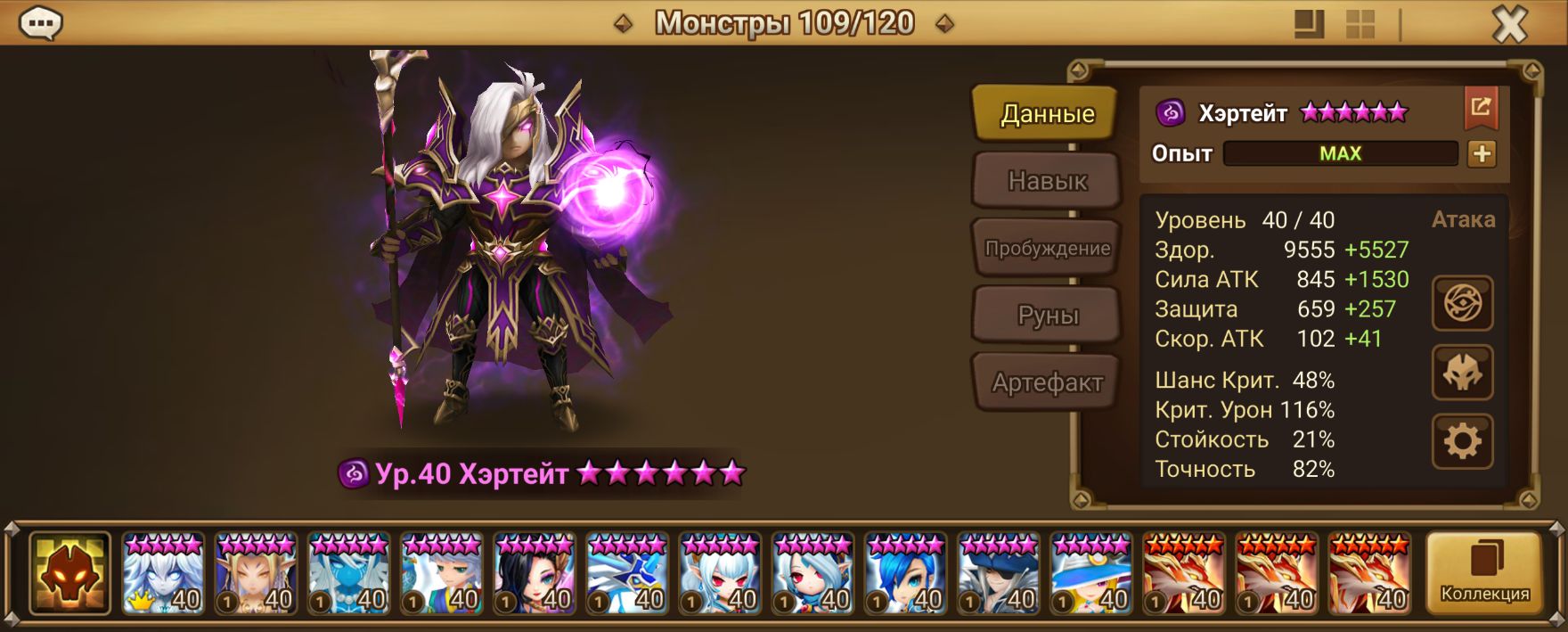The image size is (1568, 632).
Task: Select the blonde elf monster thumbnail
Action: [x=256, y=573]
